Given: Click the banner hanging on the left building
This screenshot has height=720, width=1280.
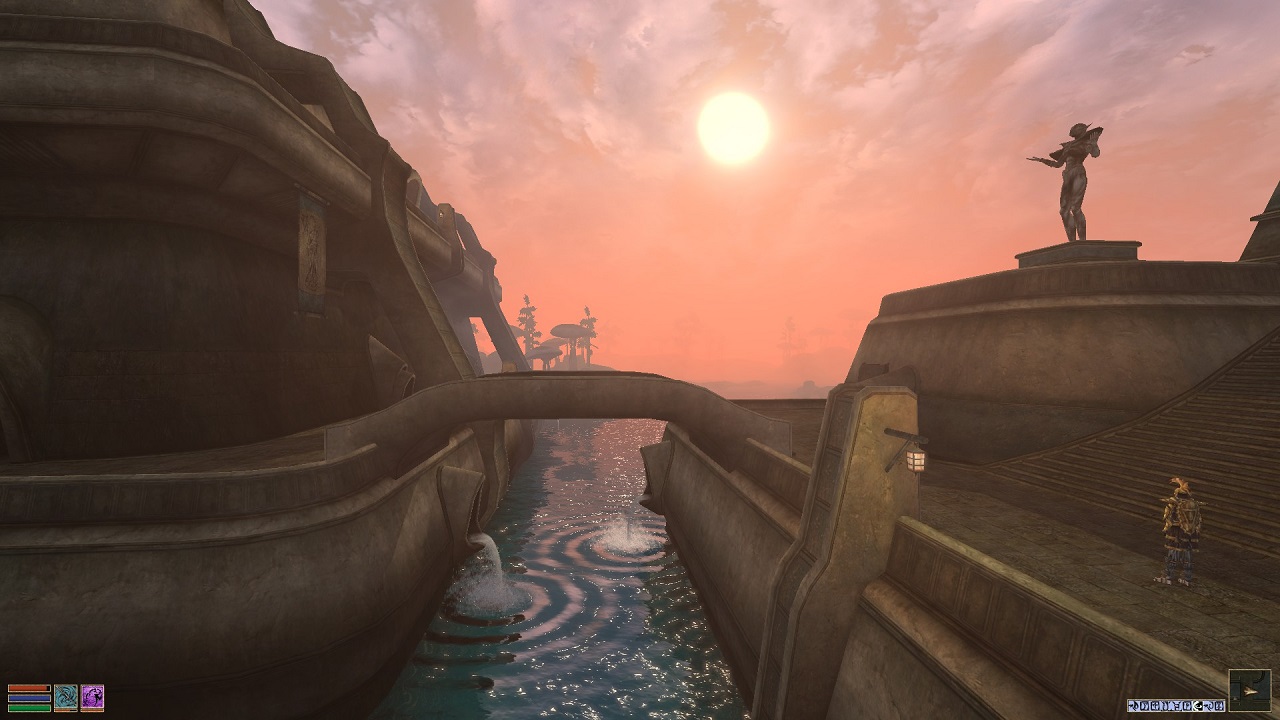Looking at the screenshot, I should [310, 255].
